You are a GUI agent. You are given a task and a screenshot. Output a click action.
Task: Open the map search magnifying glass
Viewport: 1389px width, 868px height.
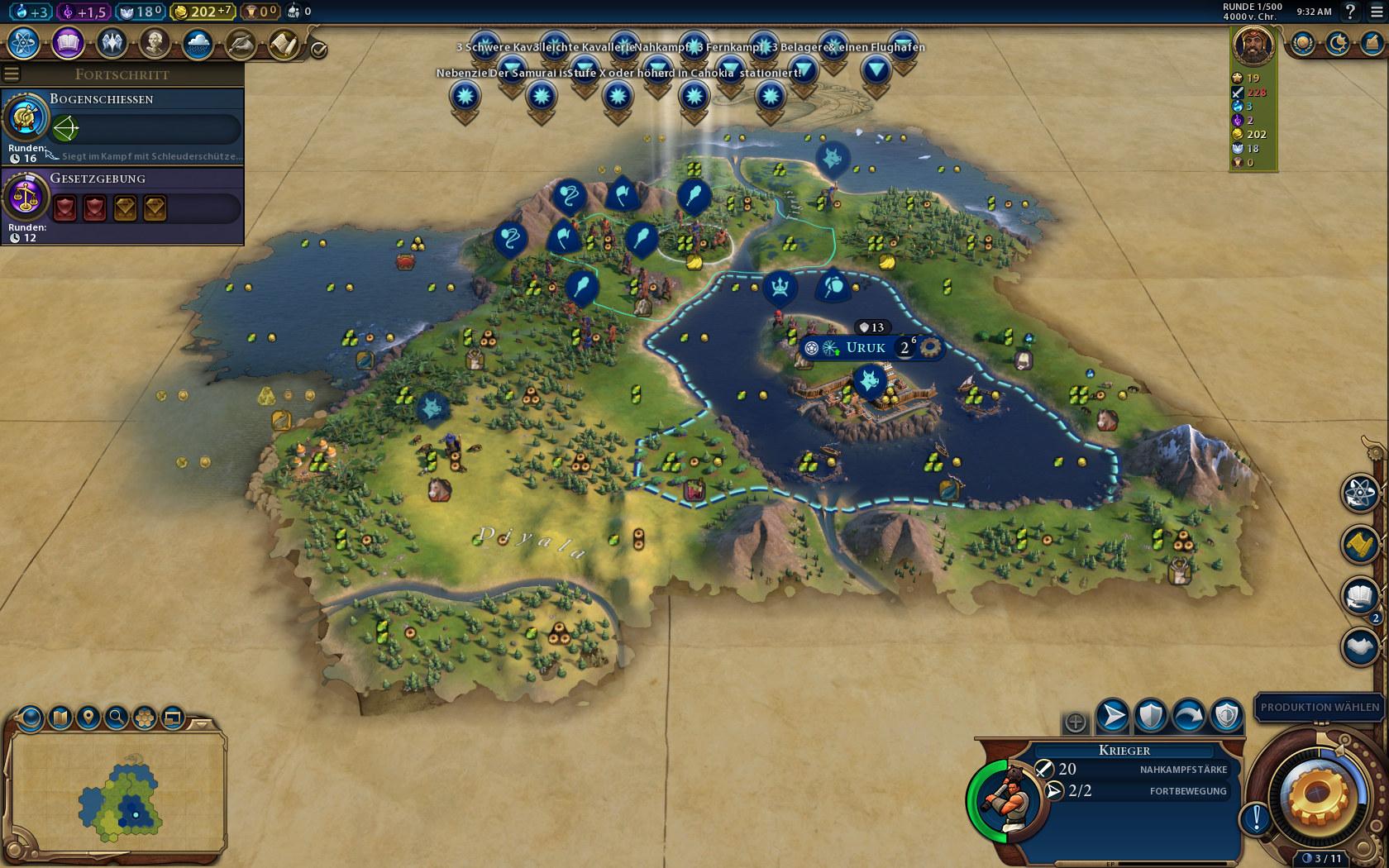(117, 718)
